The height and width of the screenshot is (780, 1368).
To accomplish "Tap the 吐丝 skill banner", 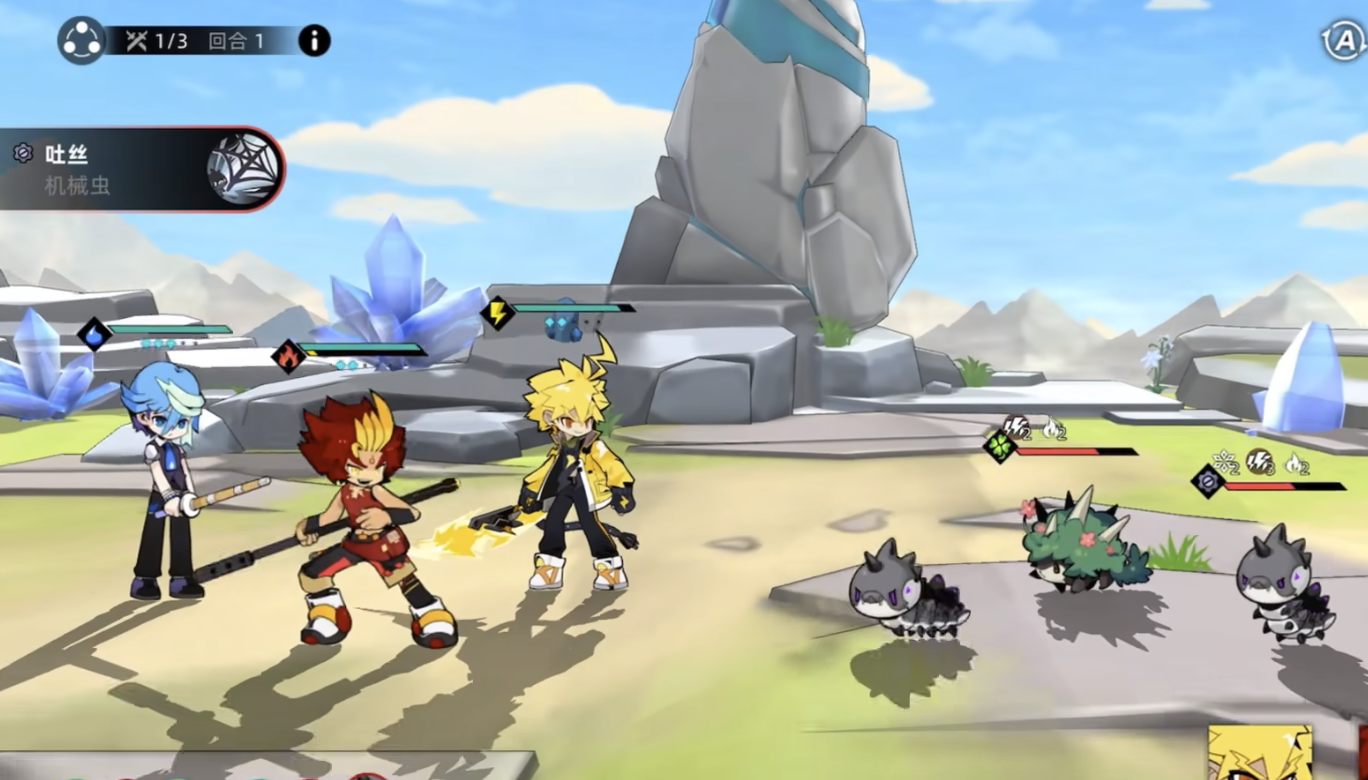I will (x=140, y=169).
